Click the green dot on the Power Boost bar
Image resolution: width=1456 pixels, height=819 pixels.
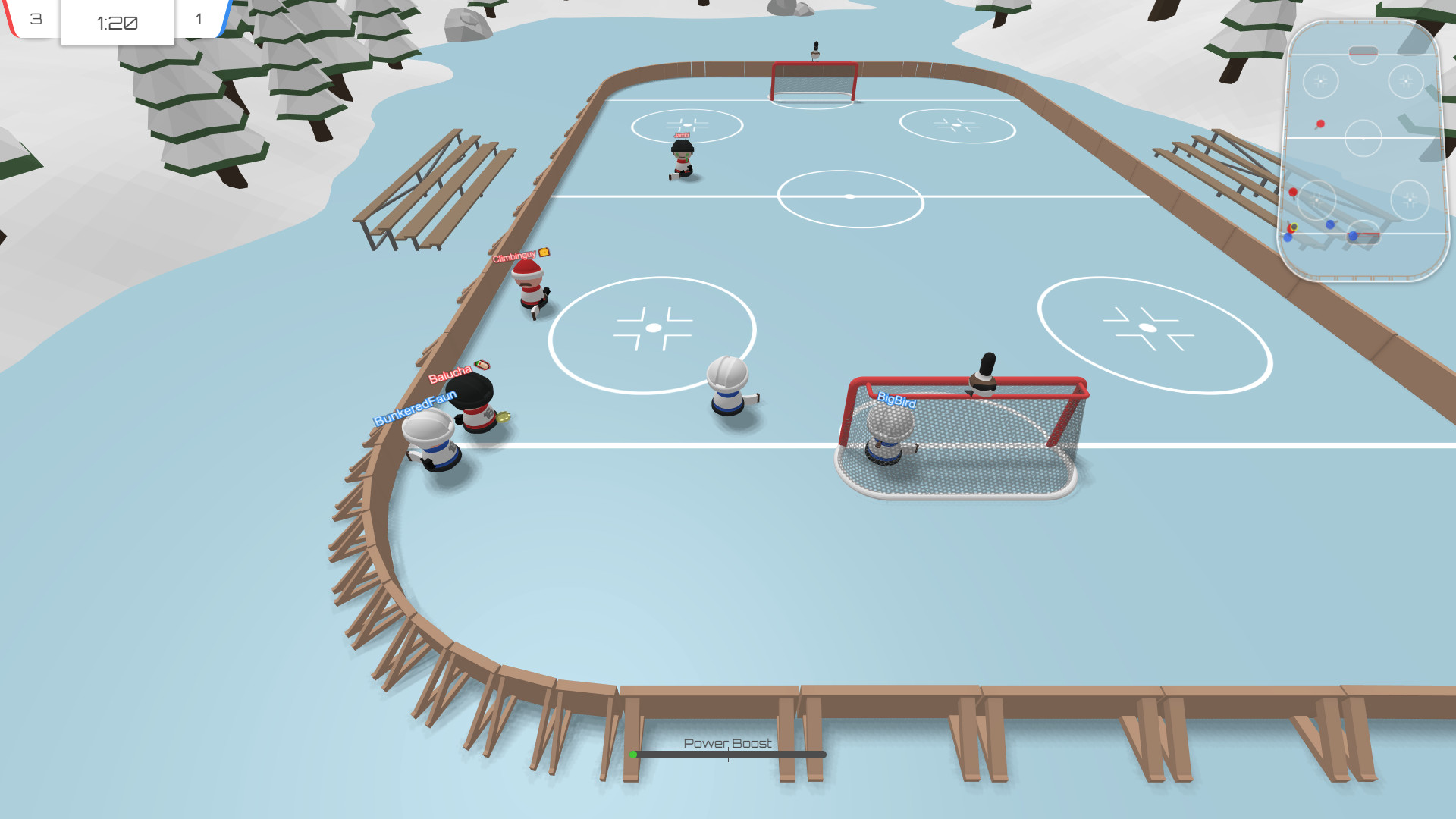tap(634, 755)
